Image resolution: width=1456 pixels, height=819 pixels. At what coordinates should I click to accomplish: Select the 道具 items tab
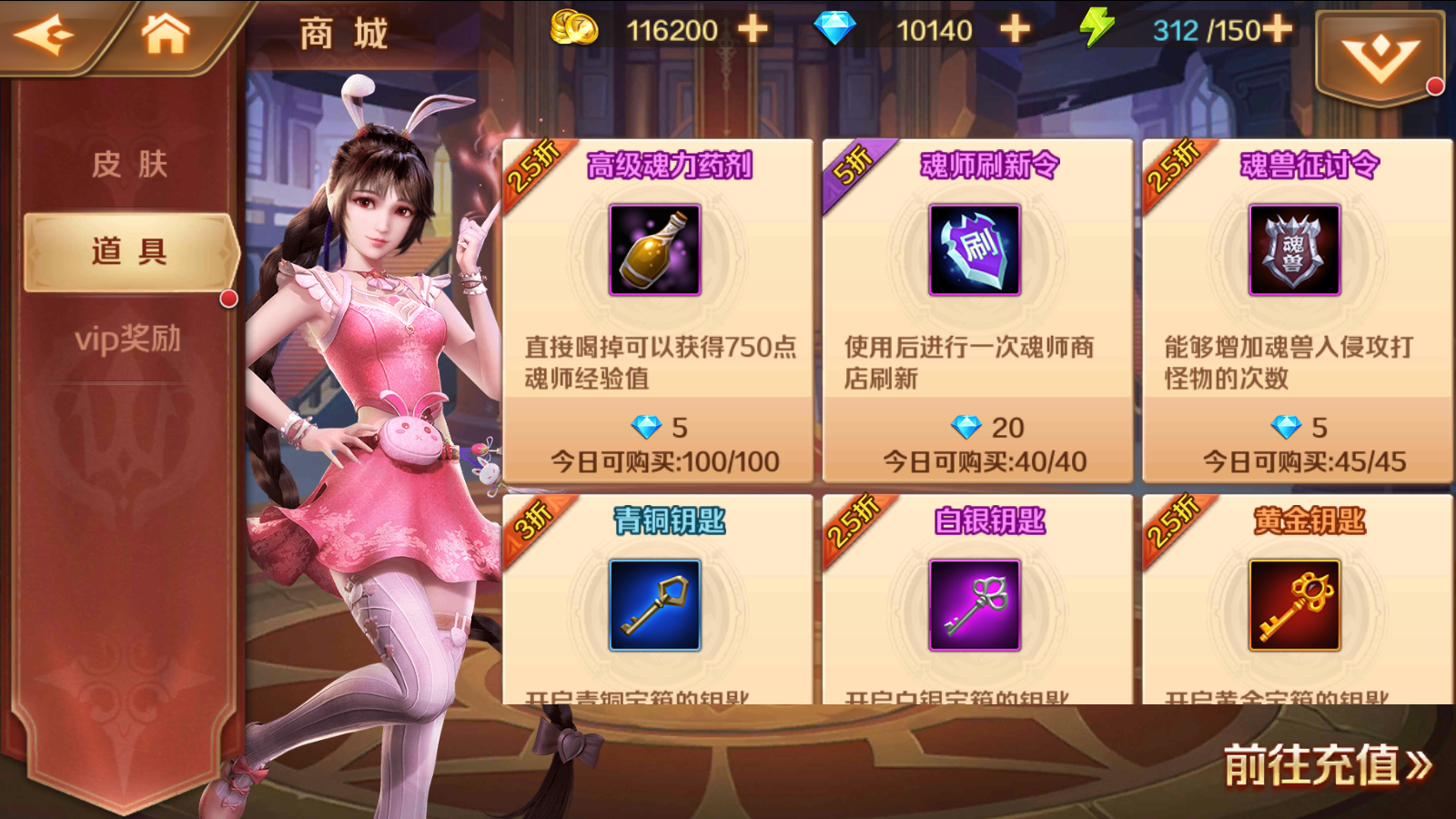point(129,251)
